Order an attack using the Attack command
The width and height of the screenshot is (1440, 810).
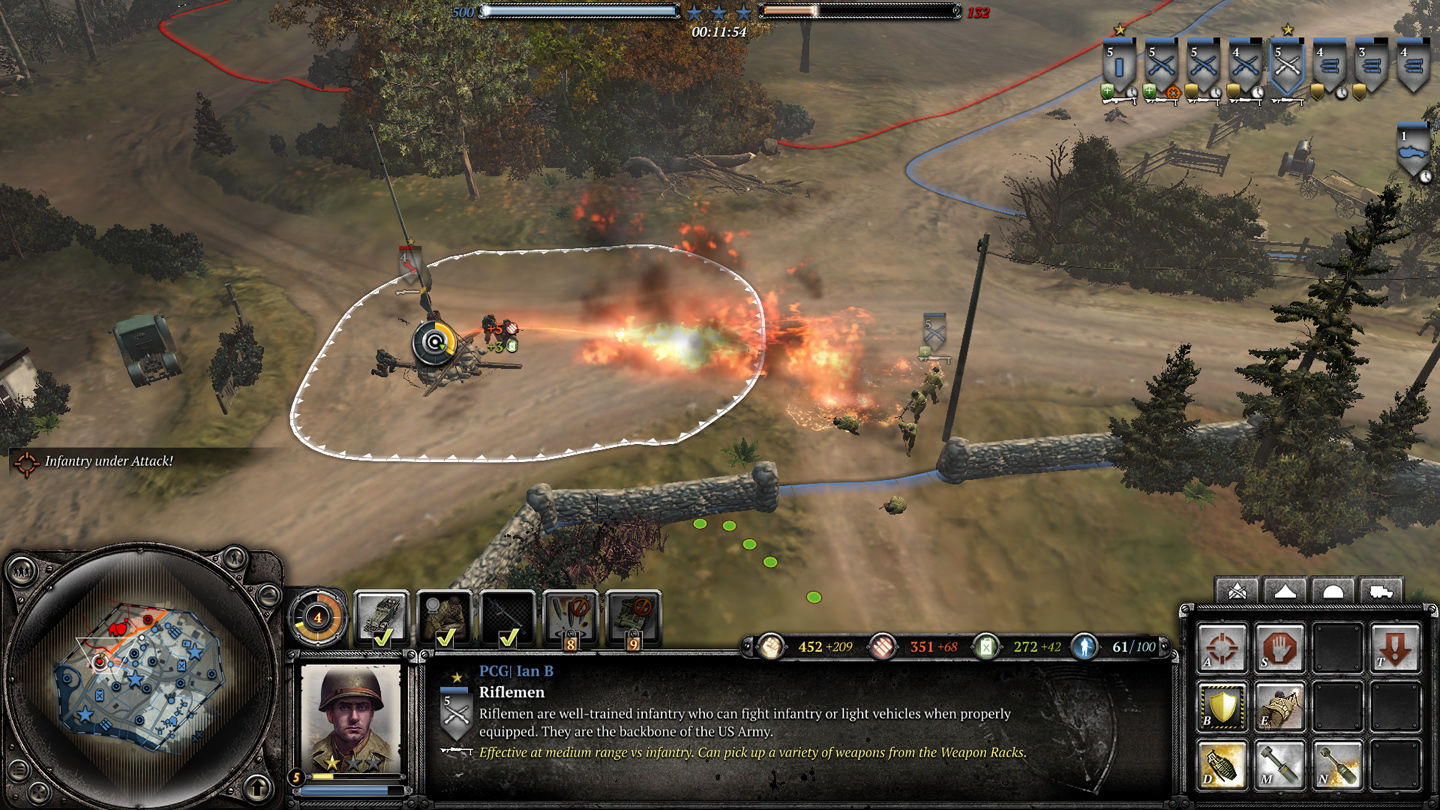point(1220,648)
